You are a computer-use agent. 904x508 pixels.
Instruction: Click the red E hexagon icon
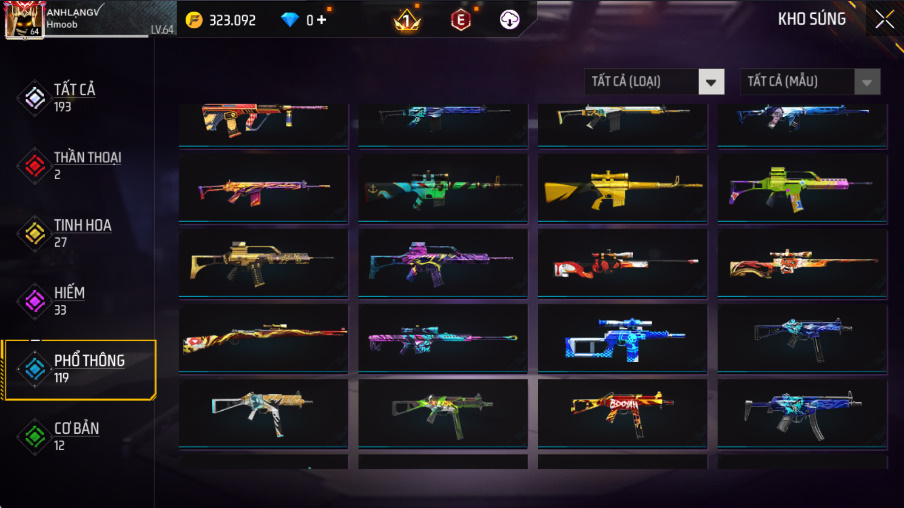[x=460, y=19]
